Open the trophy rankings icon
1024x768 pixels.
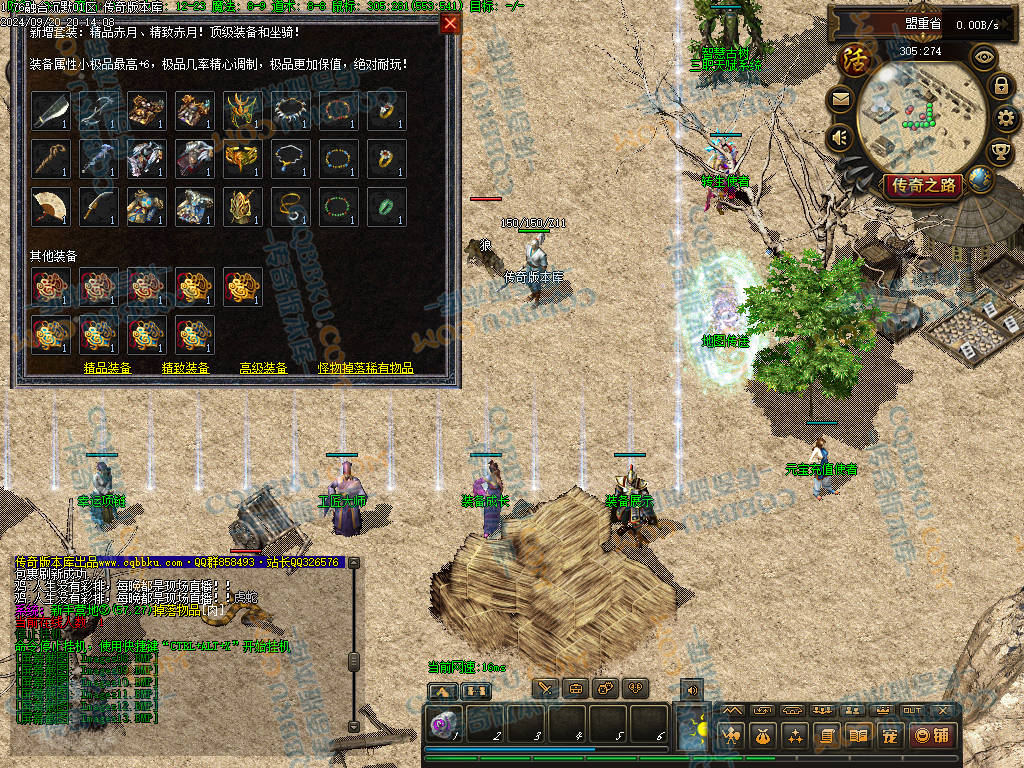[1000, 152]
